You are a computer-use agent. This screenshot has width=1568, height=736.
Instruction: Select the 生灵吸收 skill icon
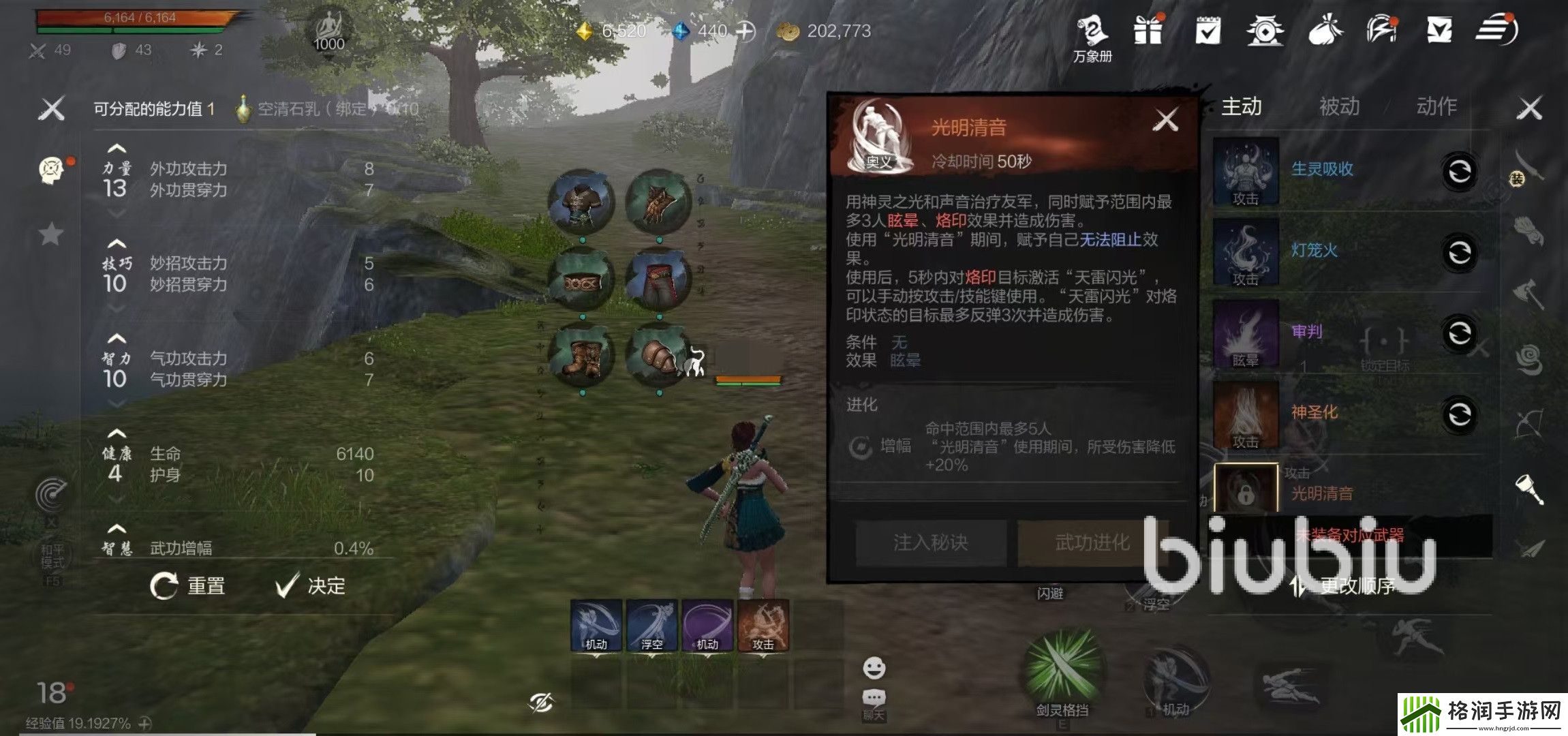(x=1246, y=169)
